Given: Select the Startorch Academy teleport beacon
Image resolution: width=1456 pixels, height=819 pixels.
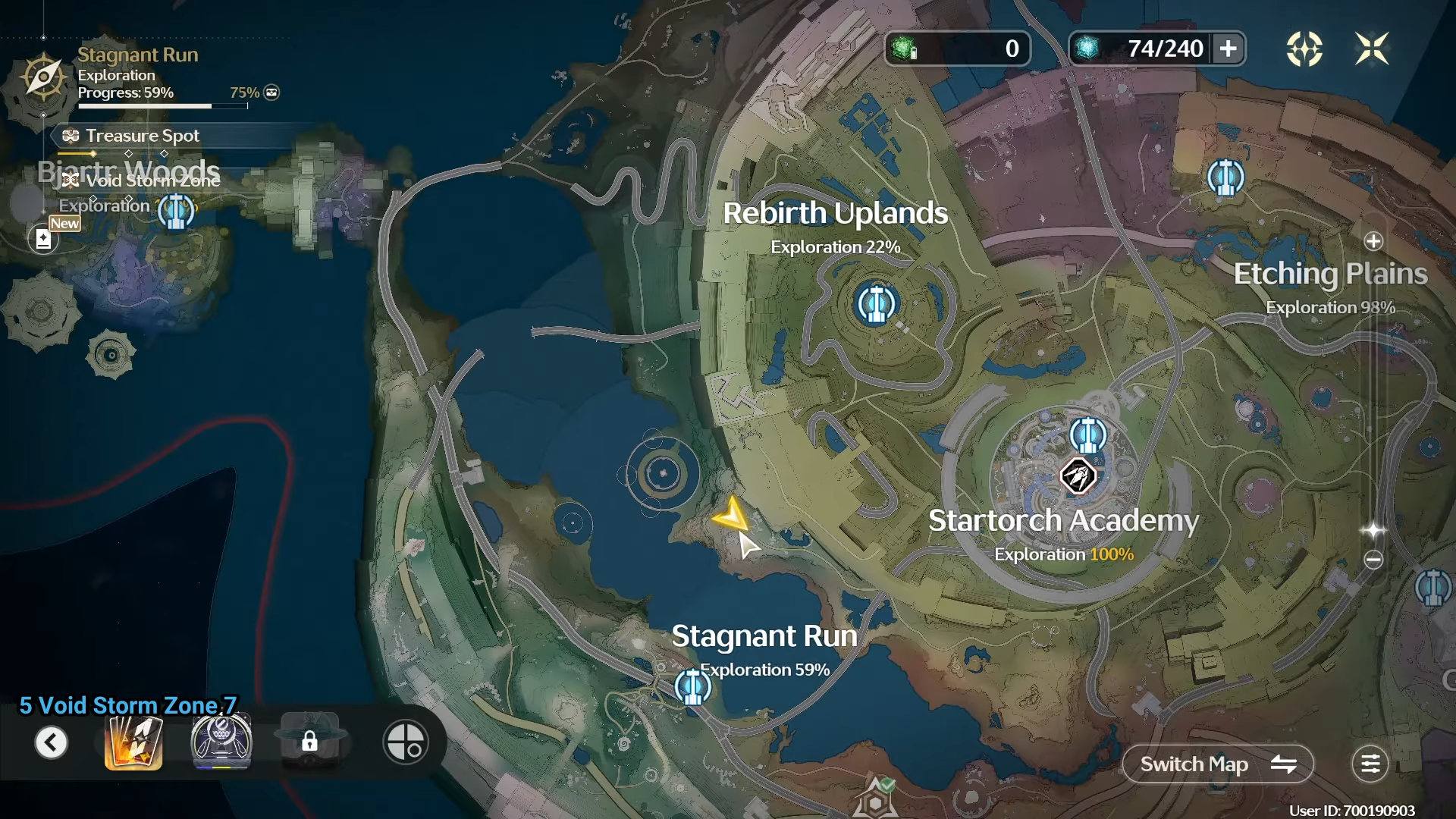Looking at the screenshot, I should 1087,435.
